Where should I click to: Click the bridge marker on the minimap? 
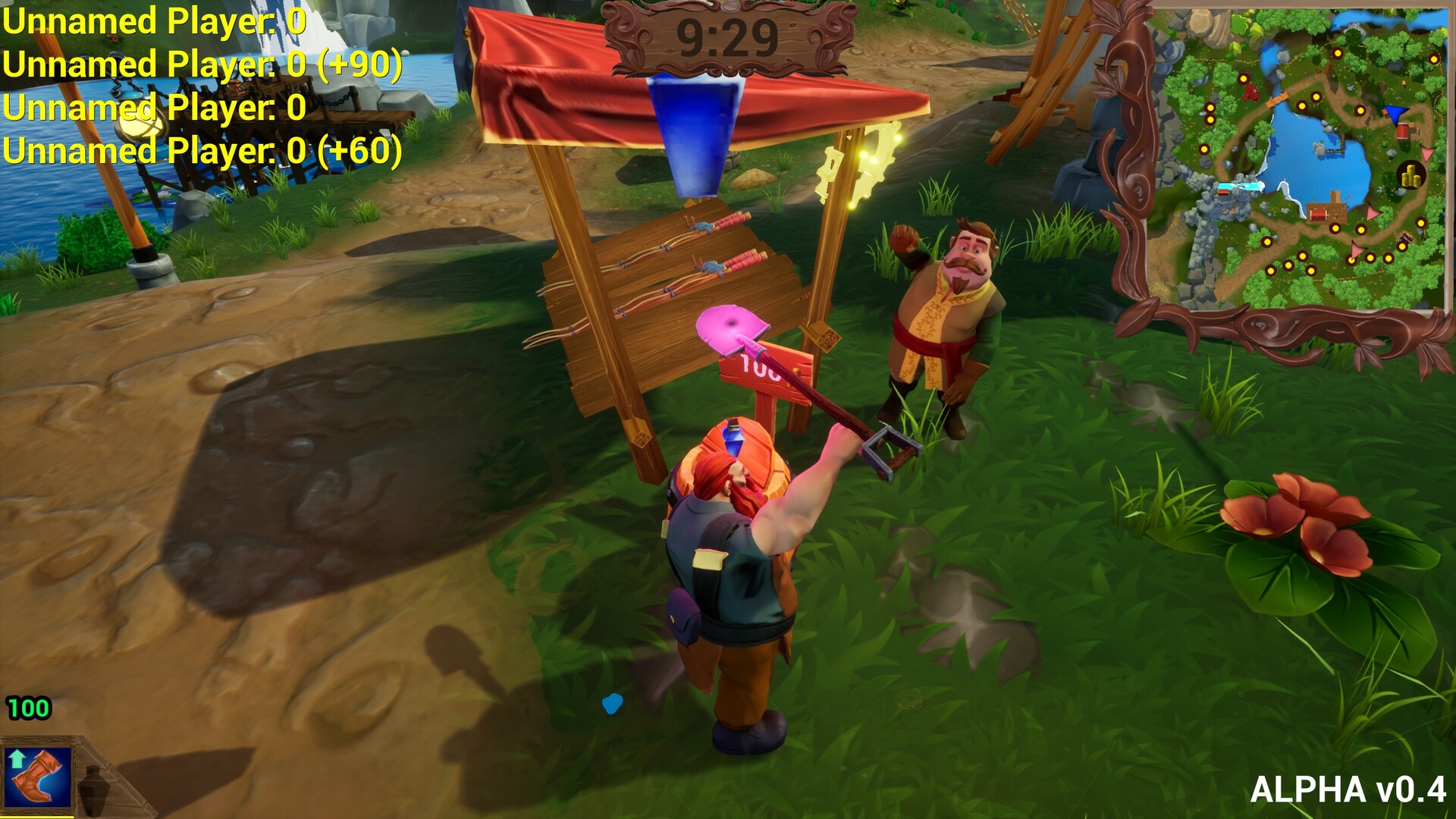coord(1278,99)
